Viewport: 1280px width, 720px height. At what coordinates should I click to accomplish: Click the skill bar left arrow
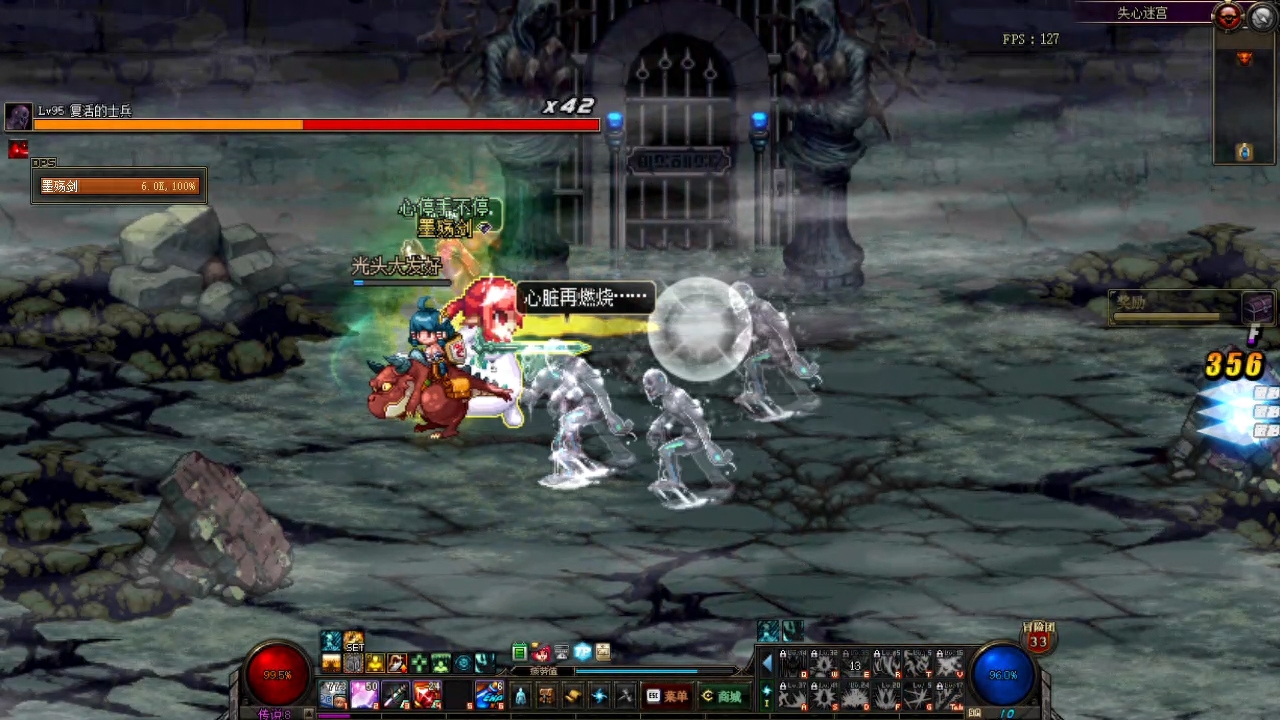coord(767,664)
